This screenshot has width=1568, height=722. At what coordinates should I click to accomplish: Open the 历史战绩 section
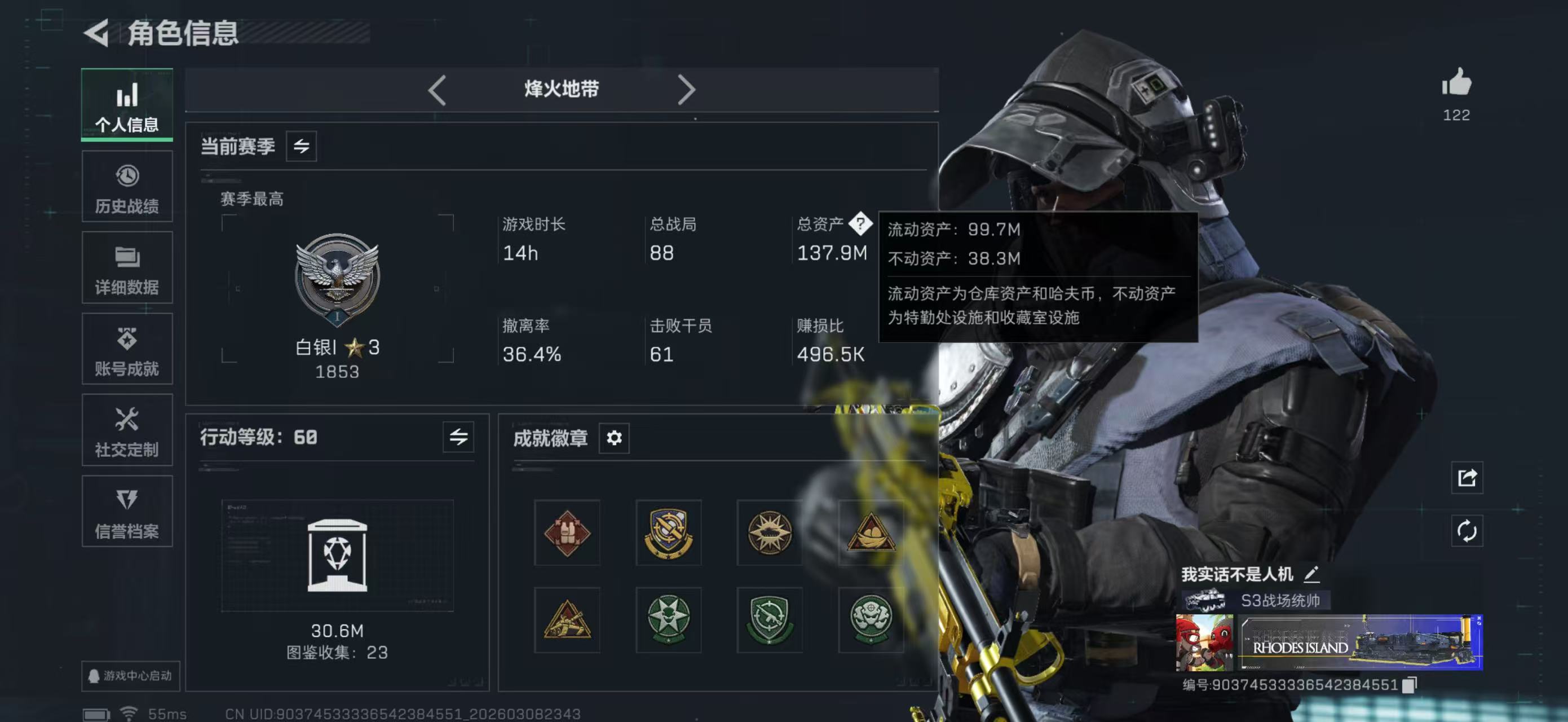(x=127, y=186)
